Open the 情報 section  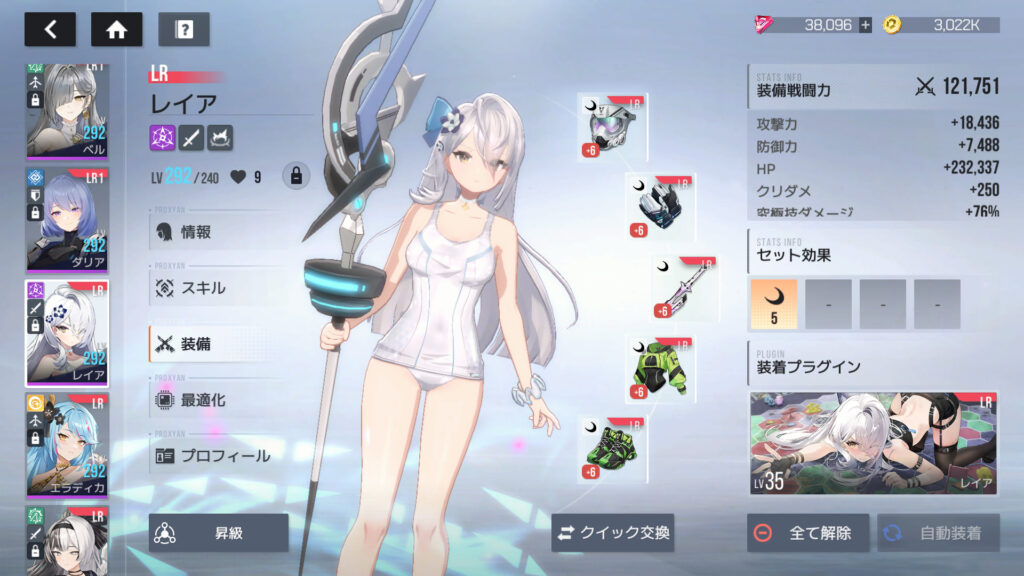pos(195,232)
